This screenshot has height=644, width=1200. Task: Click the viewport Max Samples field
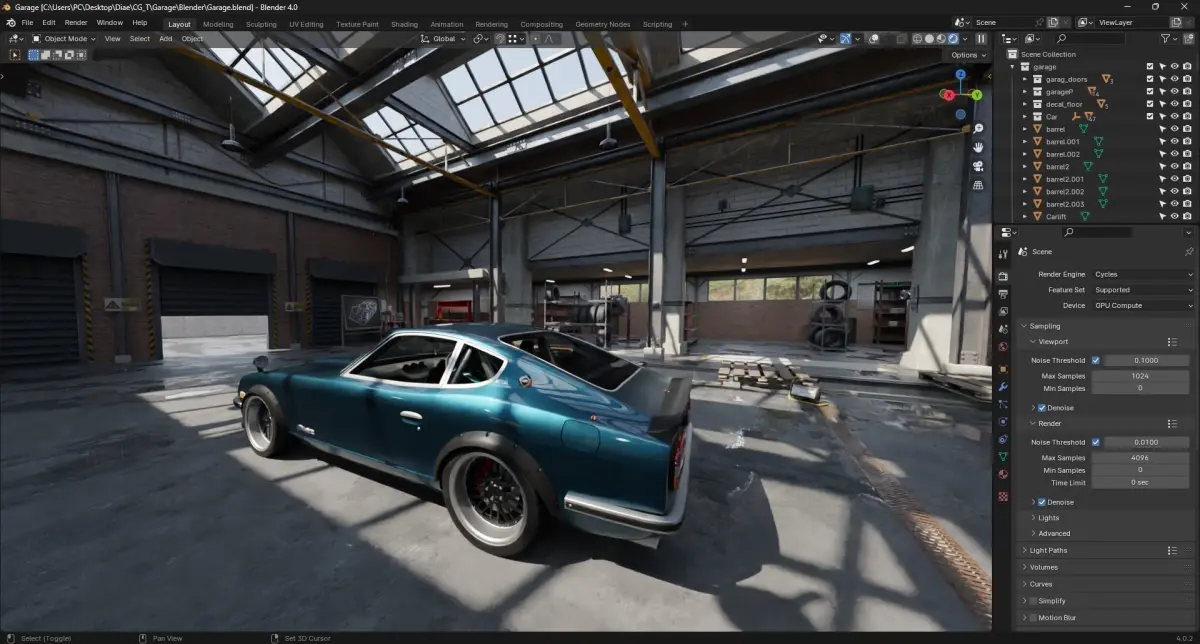pyautogui.click(x=1140, y=376)
